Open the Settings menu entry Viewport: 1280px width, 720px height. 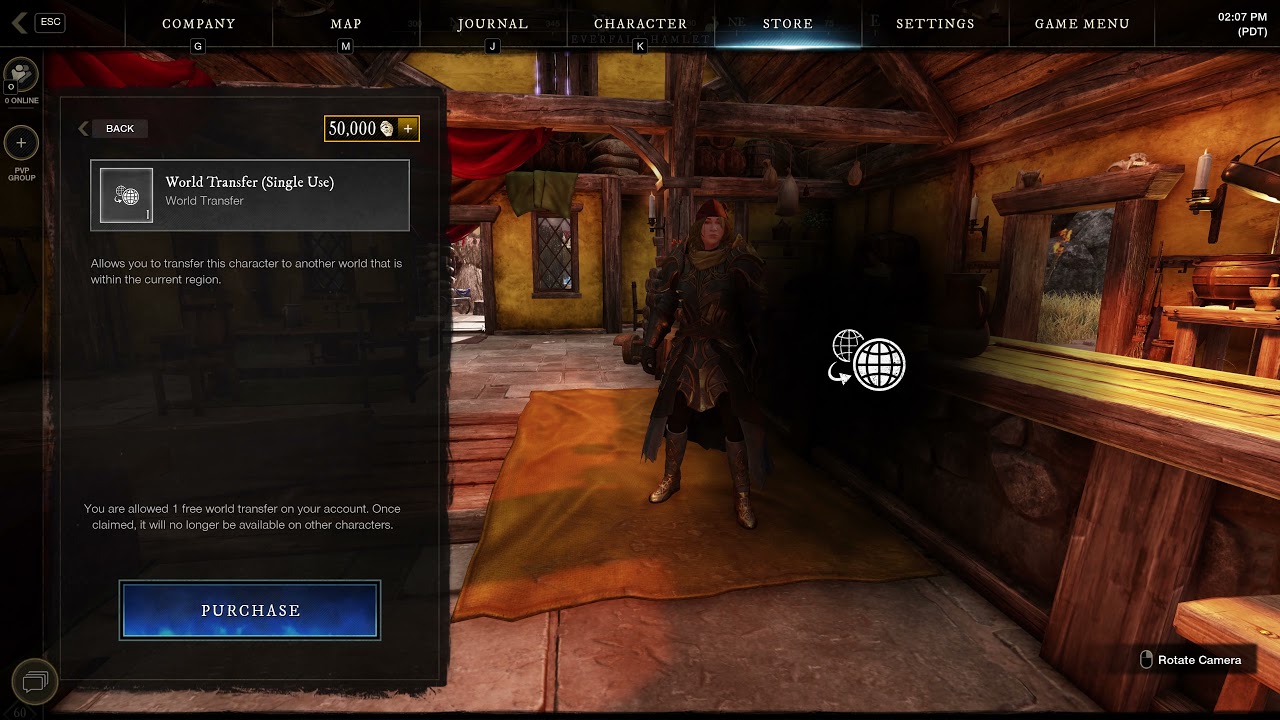pos(934,23)
